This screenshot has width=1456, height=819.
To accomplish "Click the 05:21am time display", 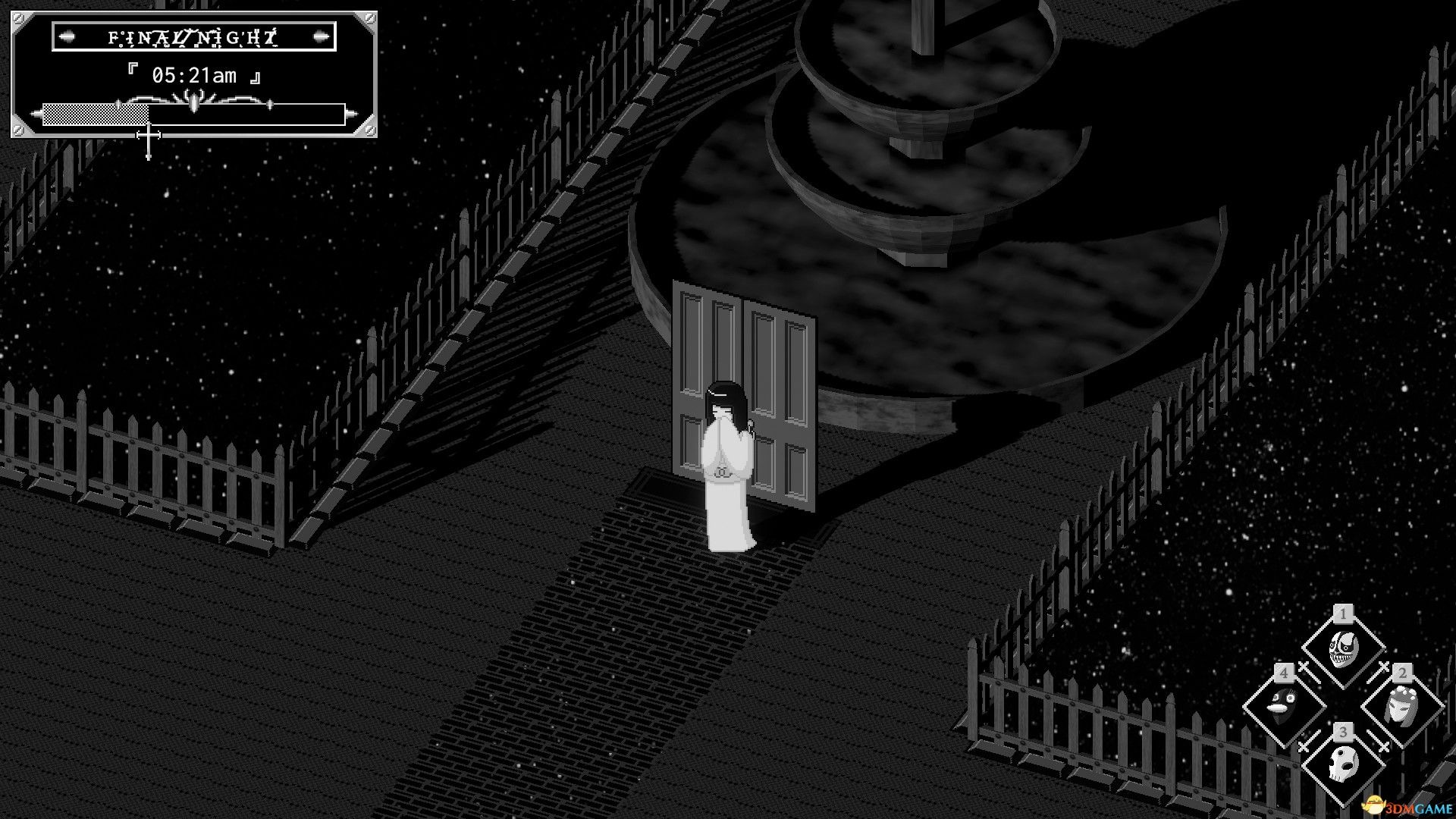I will (x=195, y=75).
